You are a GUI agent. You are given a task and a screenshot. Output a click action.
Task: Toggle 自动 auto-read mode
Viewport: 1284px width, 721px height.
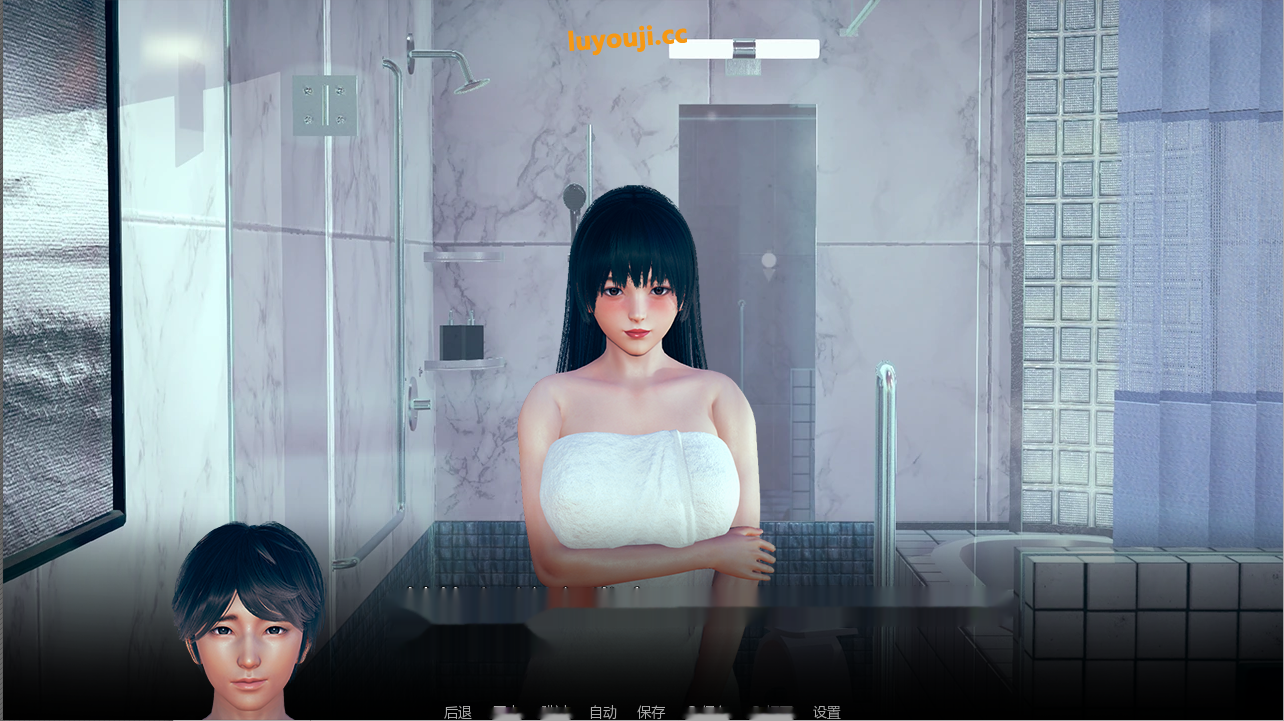click(602, 711)
